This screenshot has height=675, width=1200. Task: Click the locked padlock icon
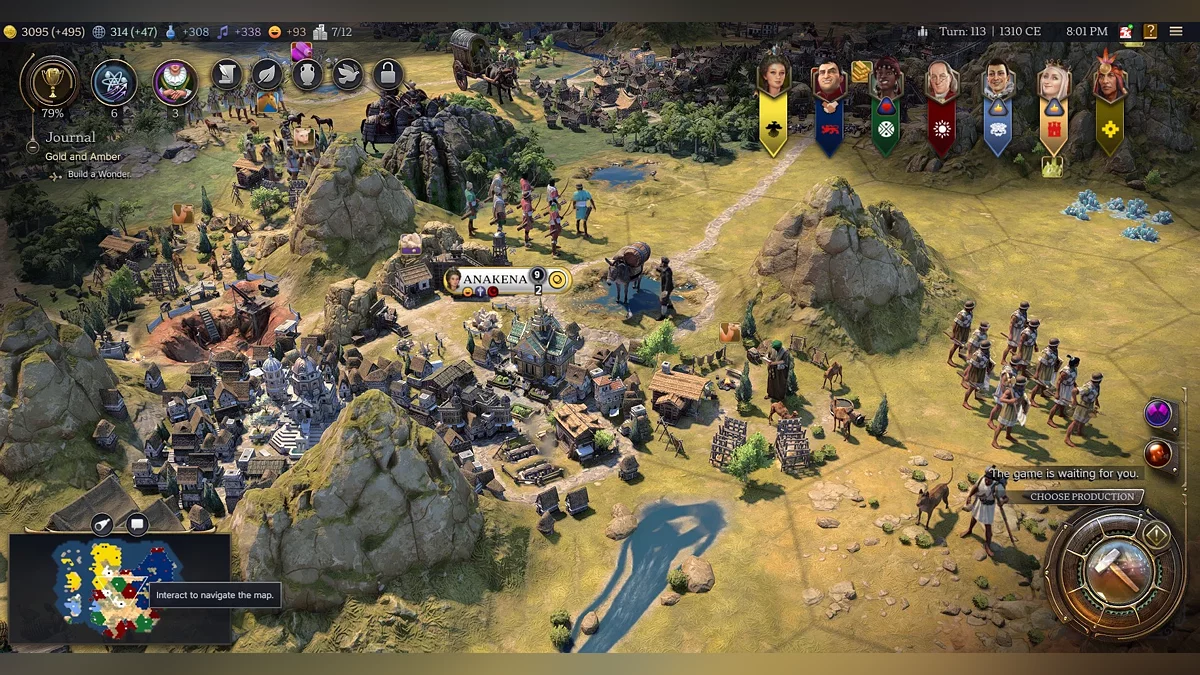[387, 74]
